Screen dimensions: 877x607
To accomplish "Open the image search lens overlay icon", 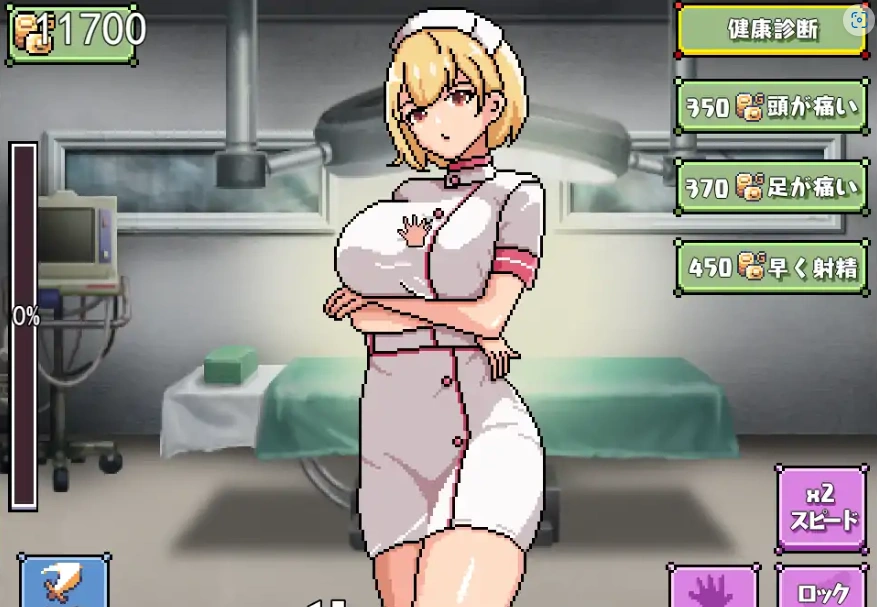I will click(x=857, y=19).
